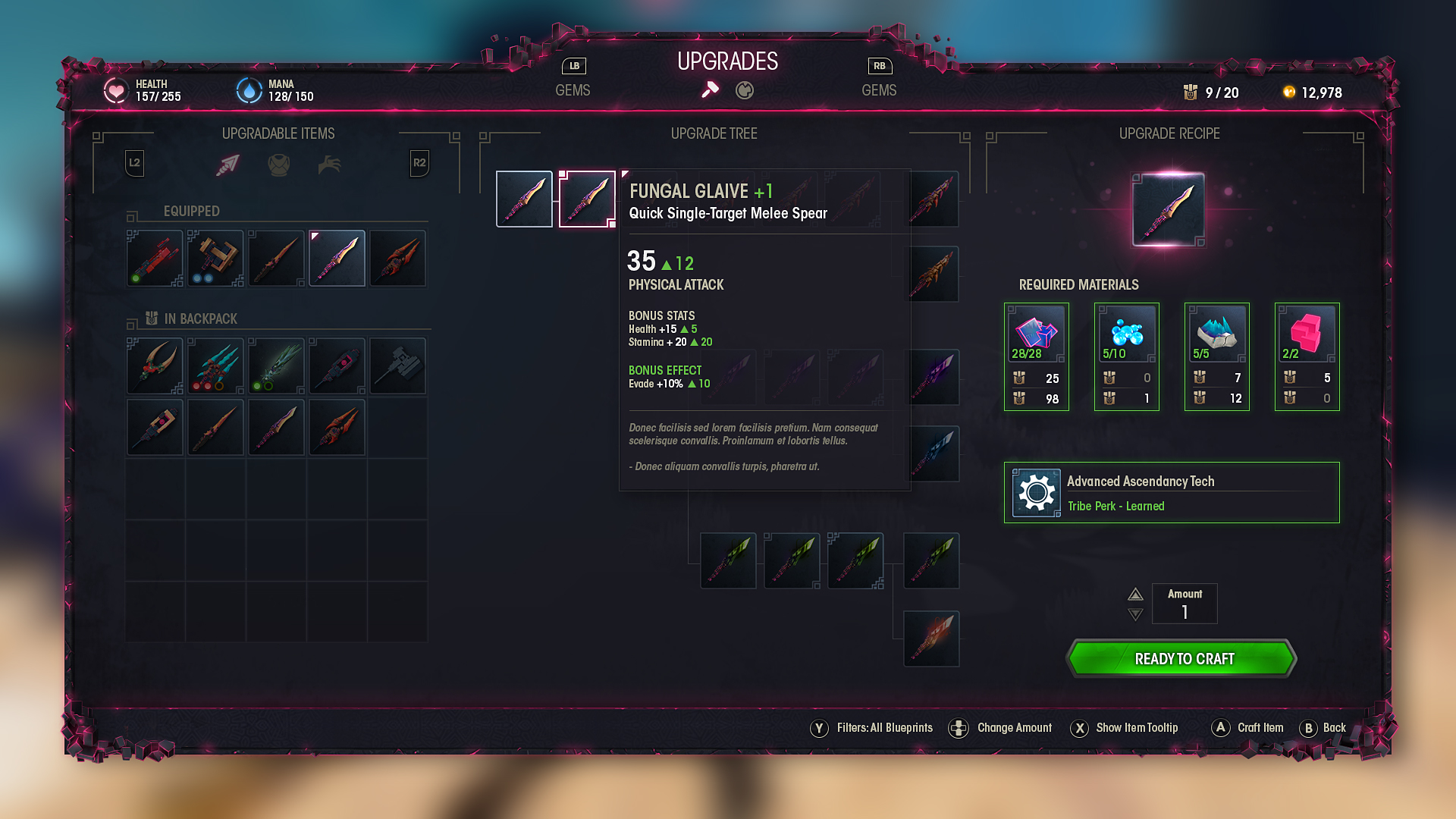Select the equipped red blaster gun slot
This screenshot has width=1456, height=819.
[x=155, y=259]
